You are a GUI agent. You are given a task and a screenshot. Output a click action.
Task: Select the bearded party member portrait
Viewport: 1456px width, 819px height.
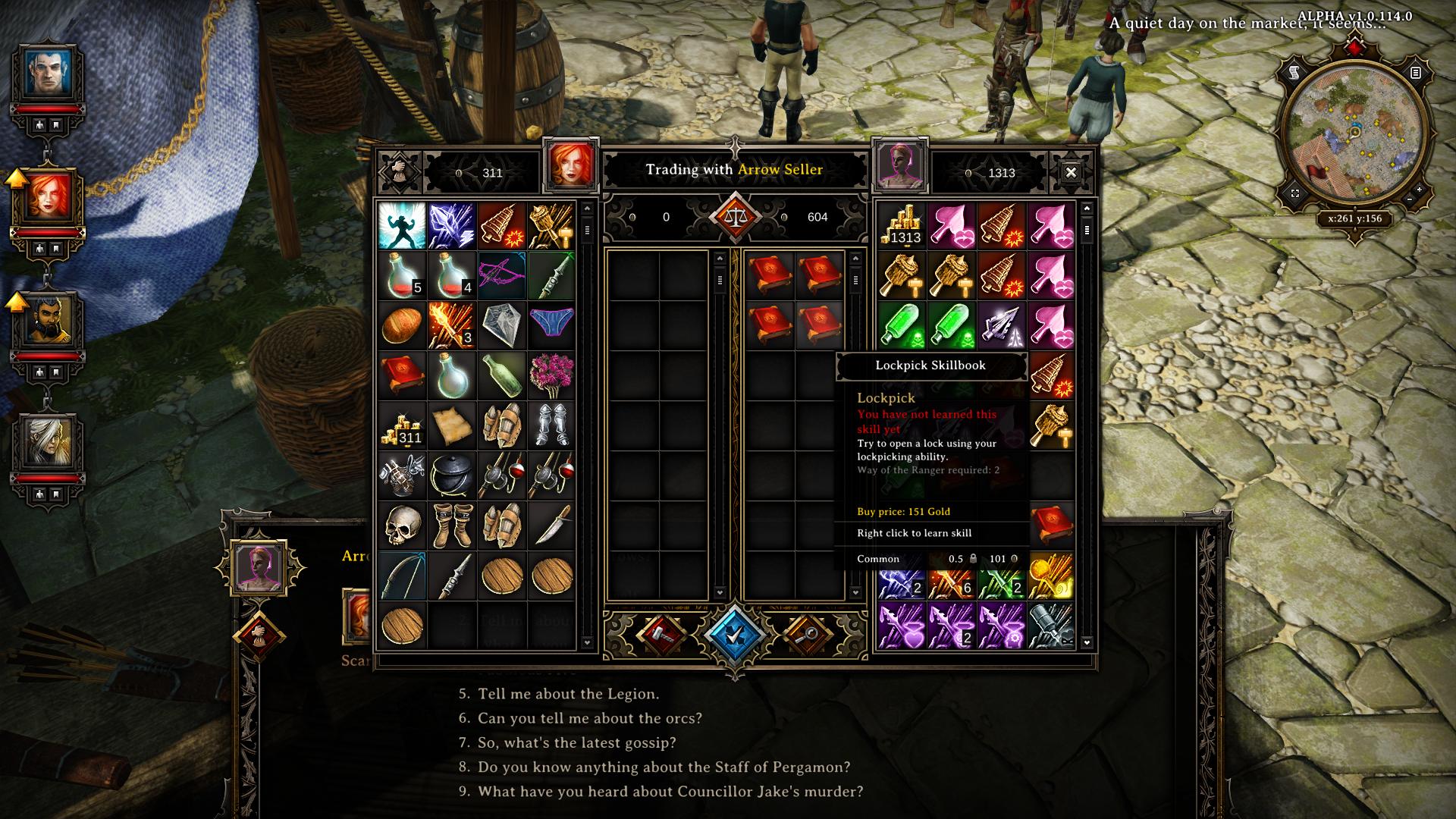pos(48,319)
